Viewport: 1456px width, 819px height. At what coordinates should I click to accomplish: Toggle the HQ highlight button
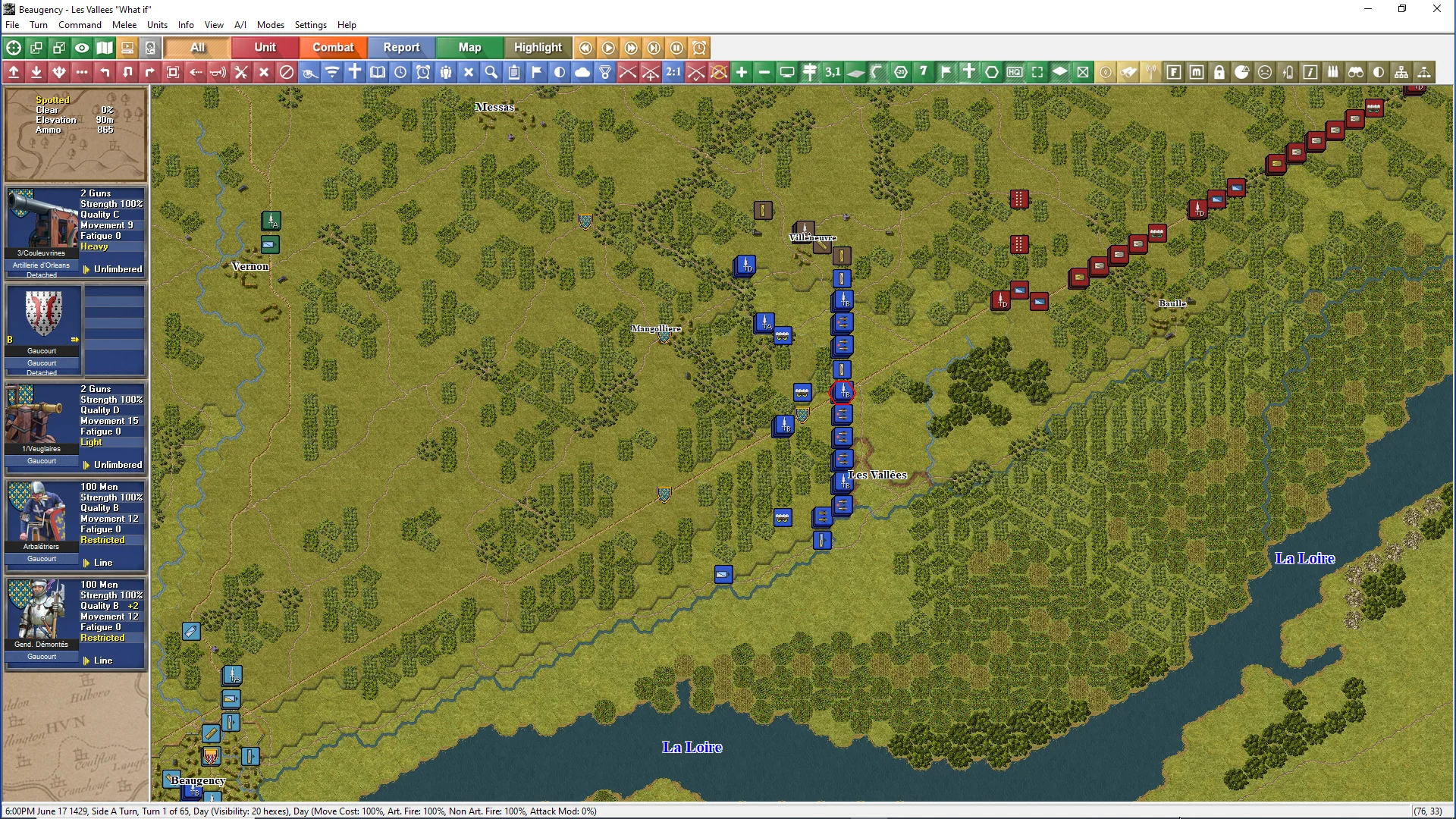tap(1015, 72)
